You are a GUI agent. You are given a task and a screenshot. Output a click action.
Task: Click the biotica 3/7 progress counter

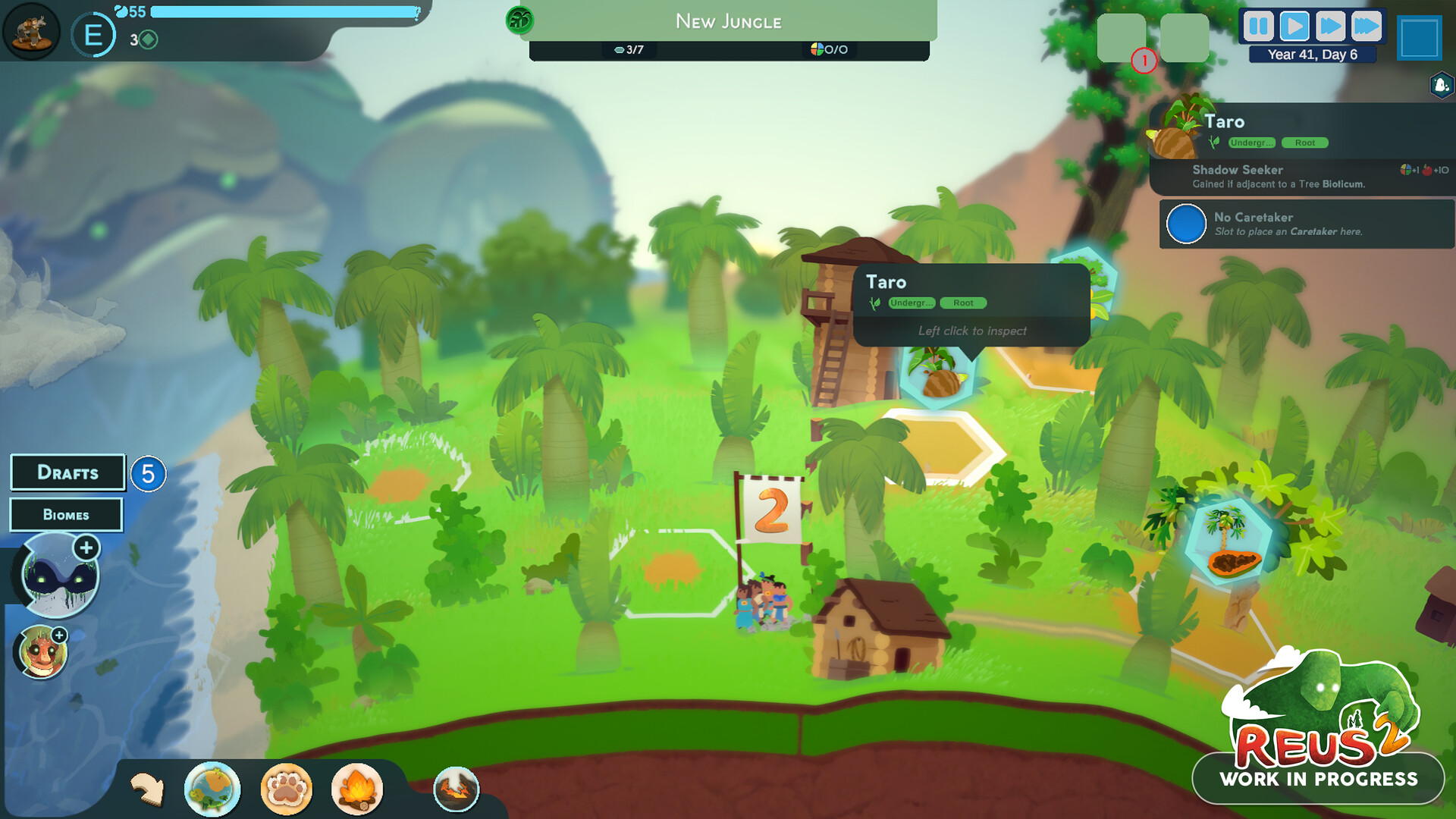pyautogui.click(x=630, y=51)
